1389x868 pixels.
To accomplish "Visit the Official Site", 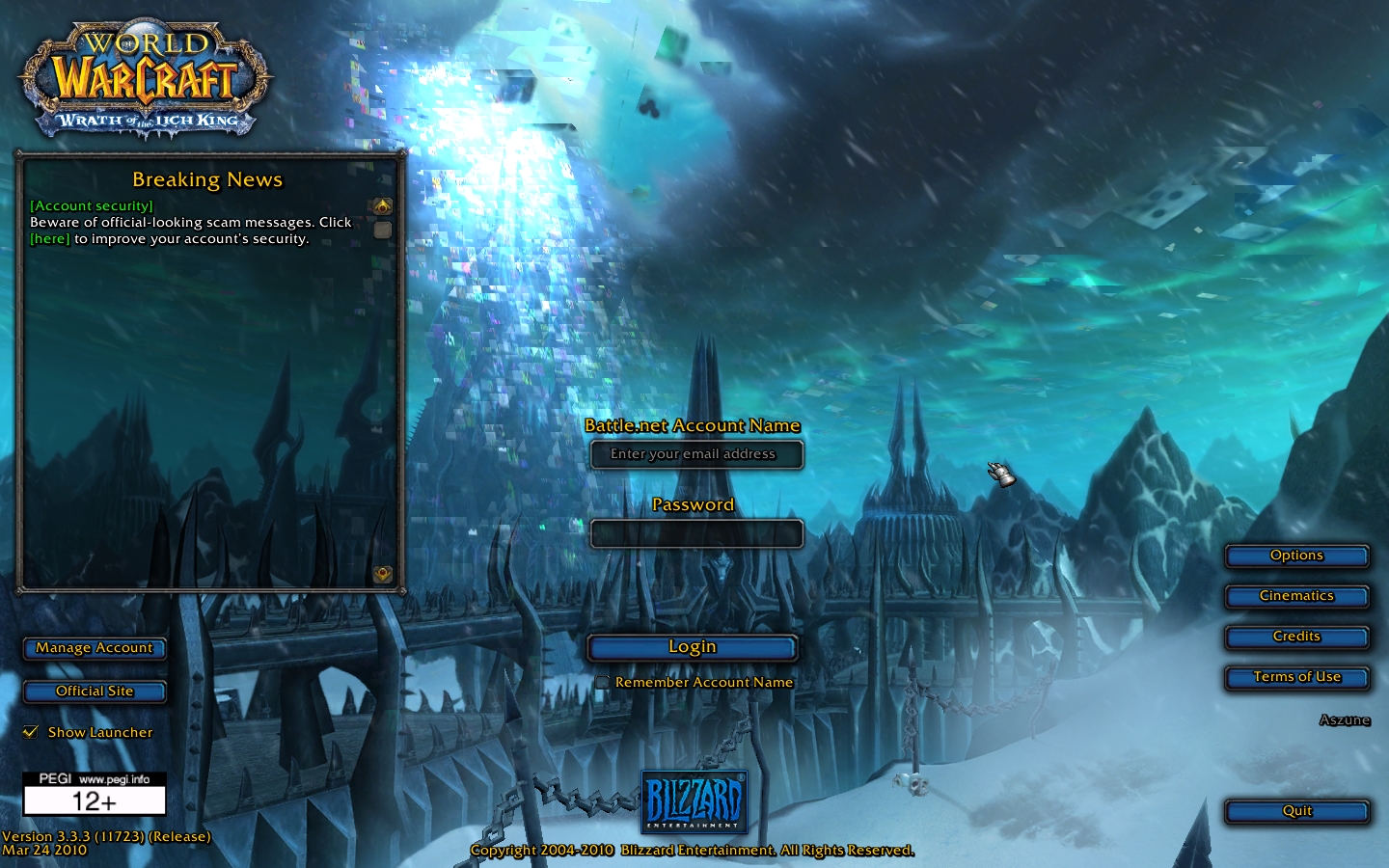I will coord(95,692).
